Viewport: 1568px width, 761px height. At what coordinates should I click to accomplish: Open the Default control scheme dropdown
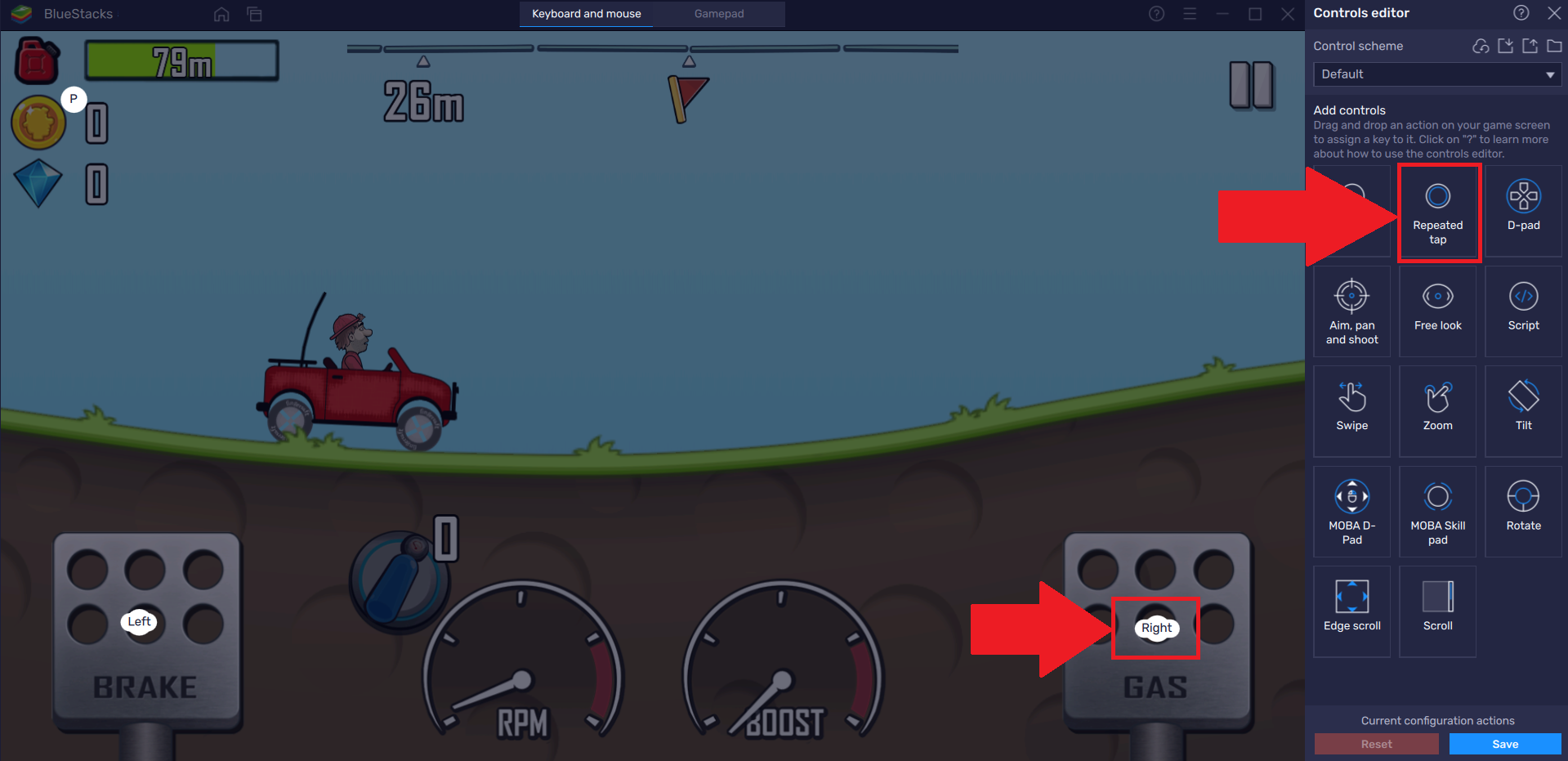(1436, 74)
